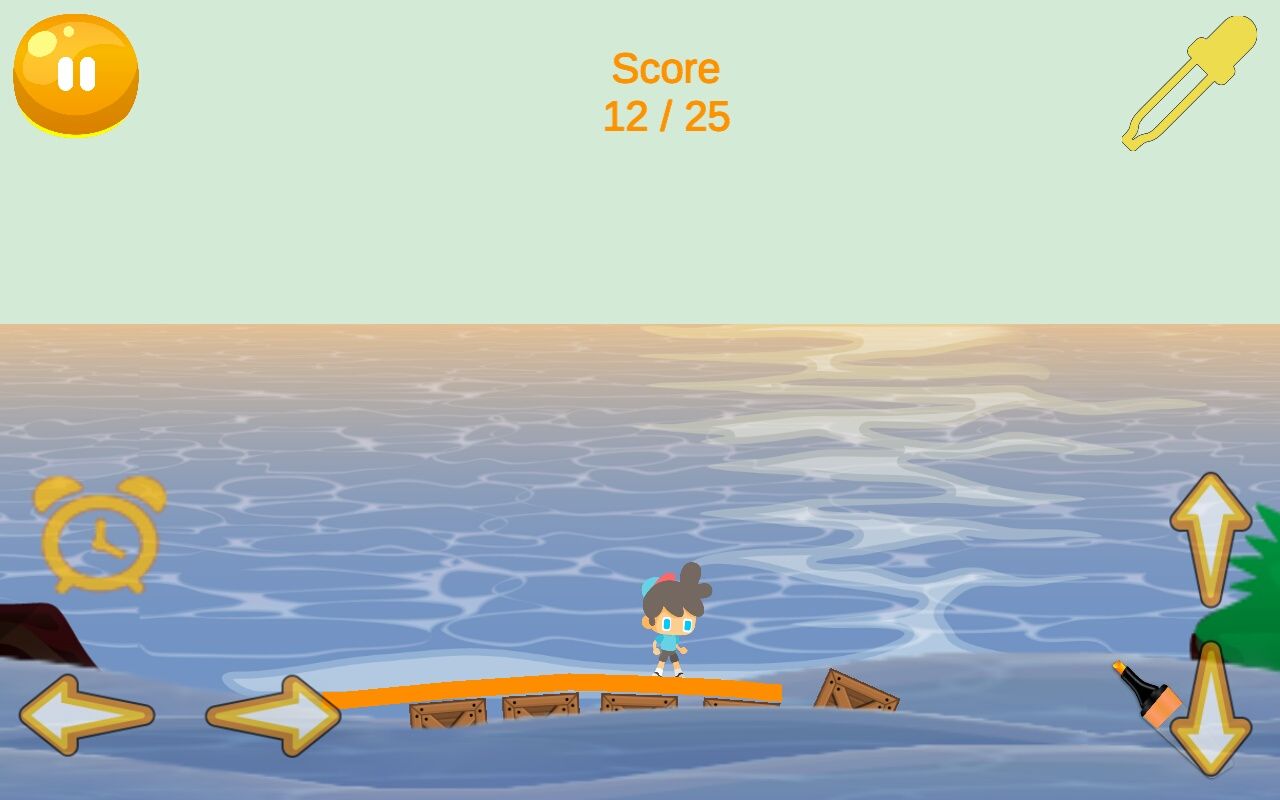
Task: Activate the alarm clock icon
Action: point(100,535)
